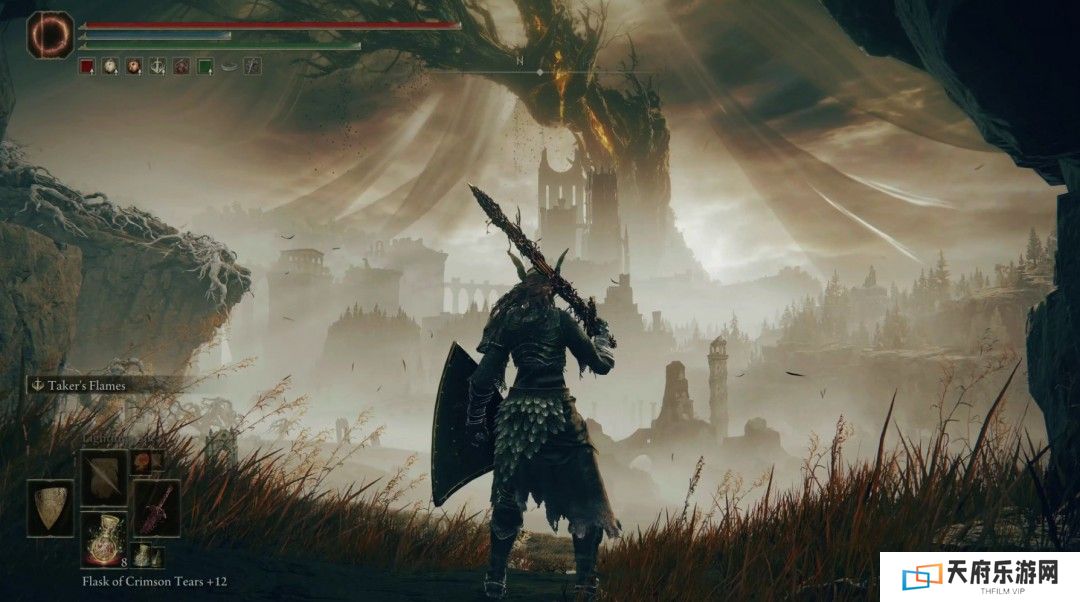Select the green square buff icon
Screen dimensions: 1080x602
pos(205,67)
